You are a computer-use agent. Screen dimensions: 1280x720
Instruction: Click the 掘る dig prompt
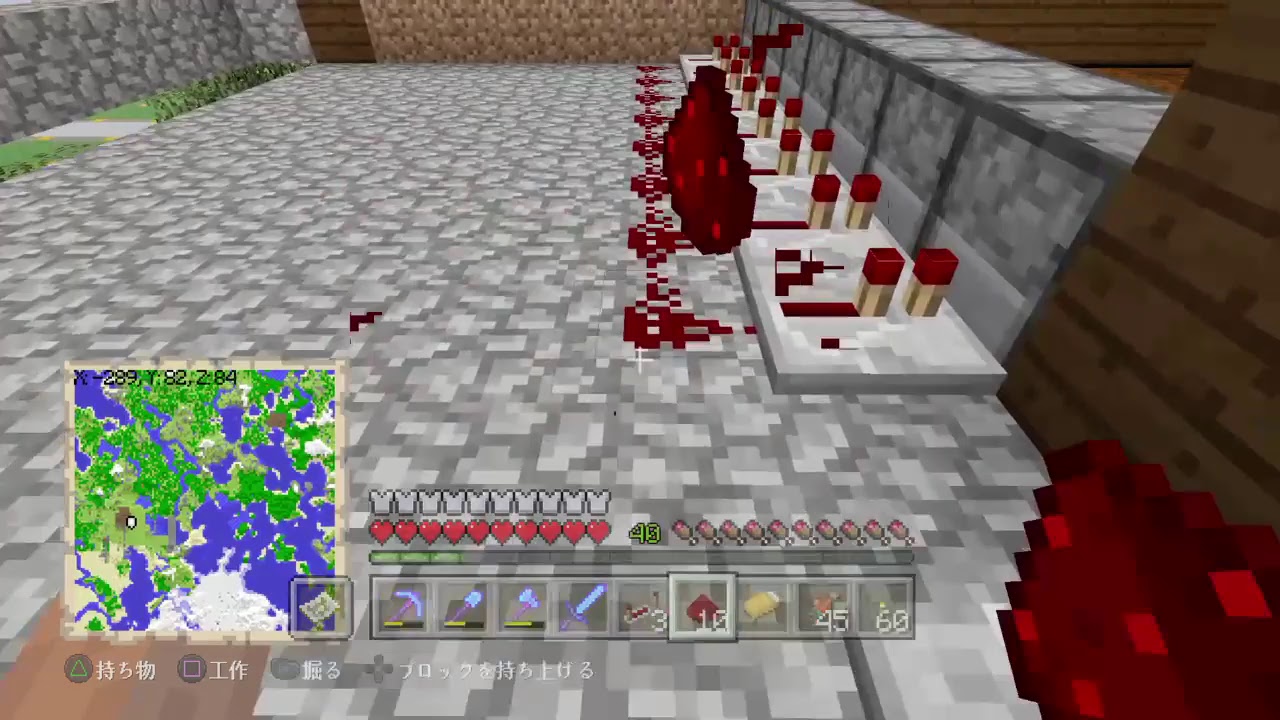point(315,671)
